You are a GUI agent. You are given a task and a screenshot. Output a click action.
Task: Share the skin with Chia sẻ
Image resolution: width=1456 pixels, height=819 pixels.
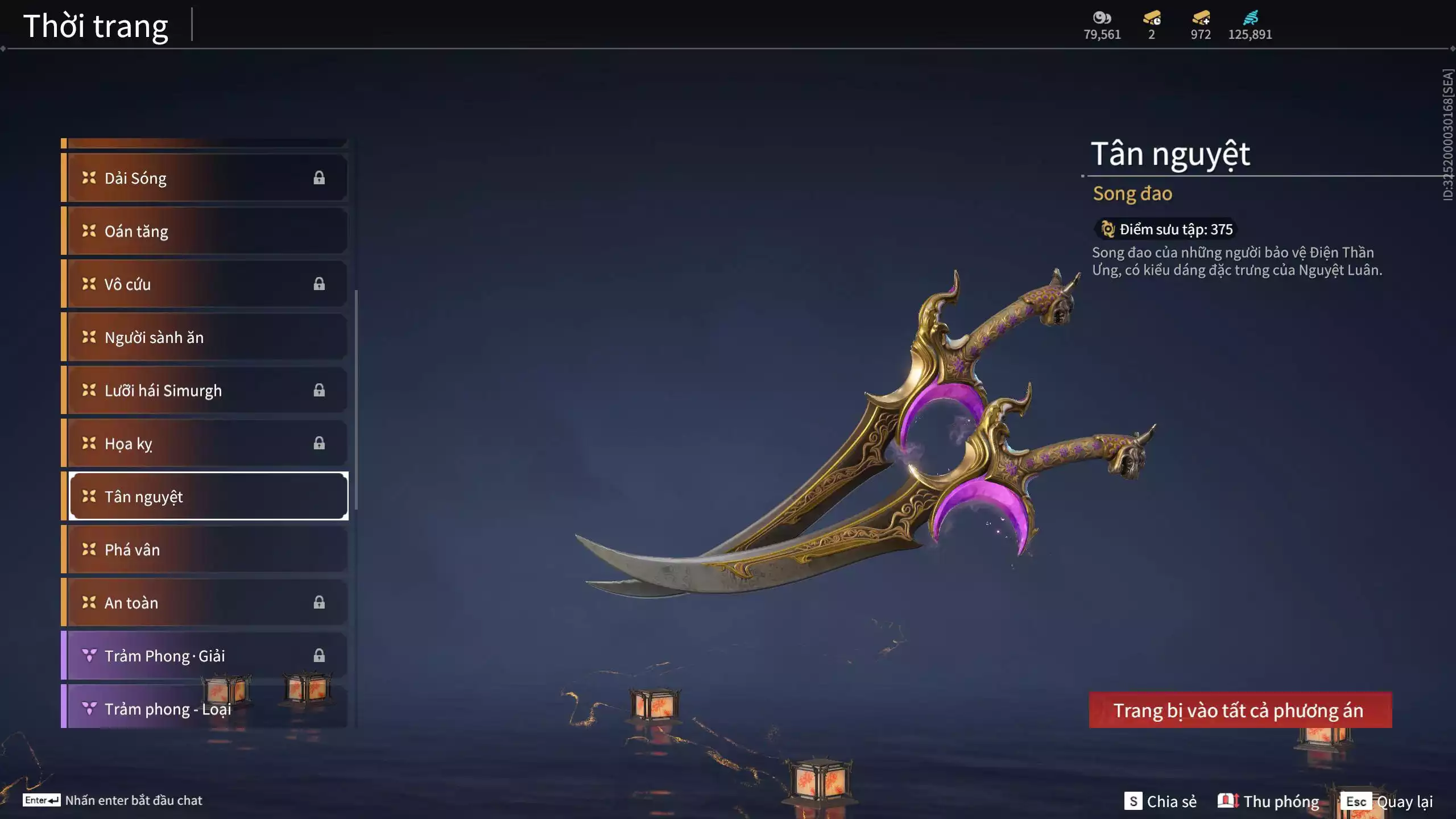[x=1160, y=801]
